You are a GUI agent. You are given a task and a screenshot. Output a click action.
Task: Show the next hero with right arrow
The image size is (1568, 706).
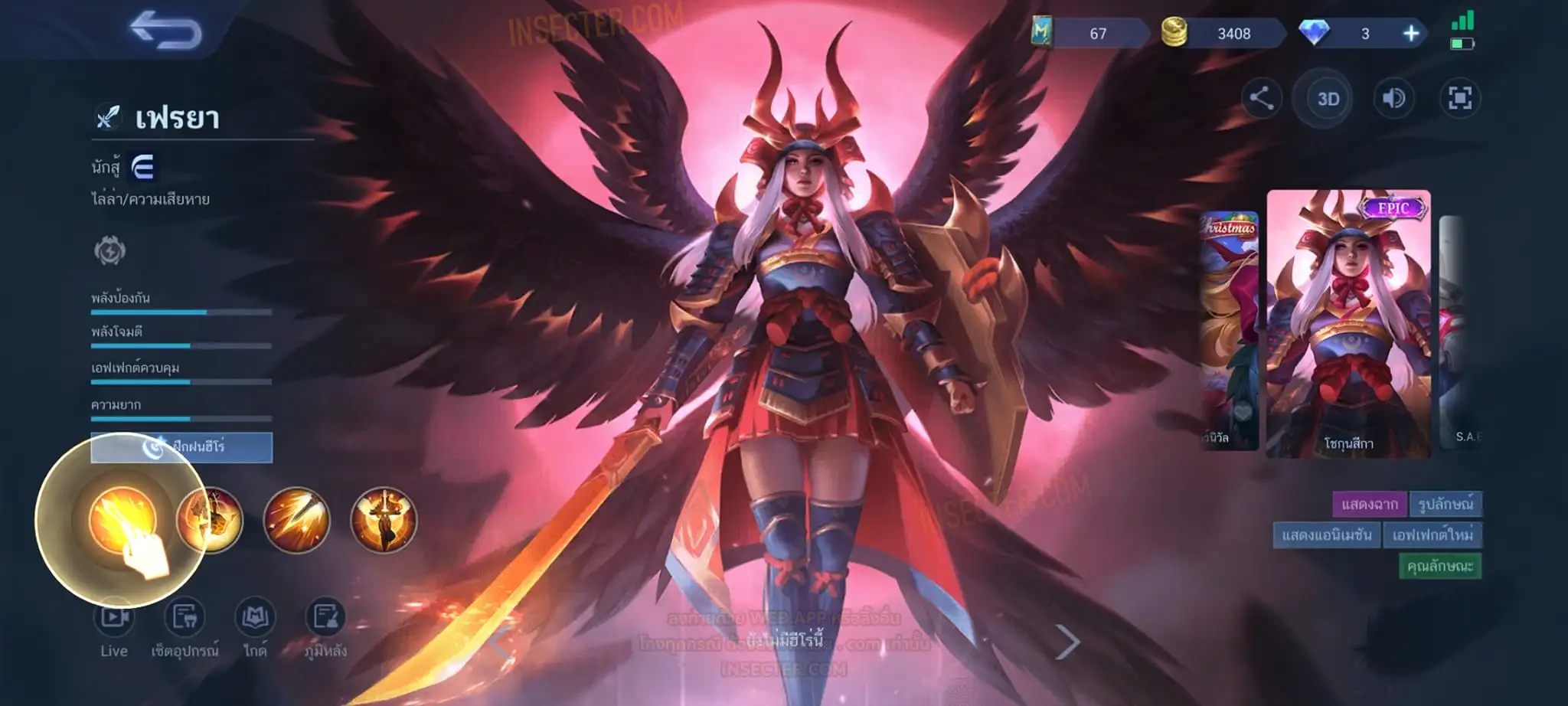coord(1067,642)
